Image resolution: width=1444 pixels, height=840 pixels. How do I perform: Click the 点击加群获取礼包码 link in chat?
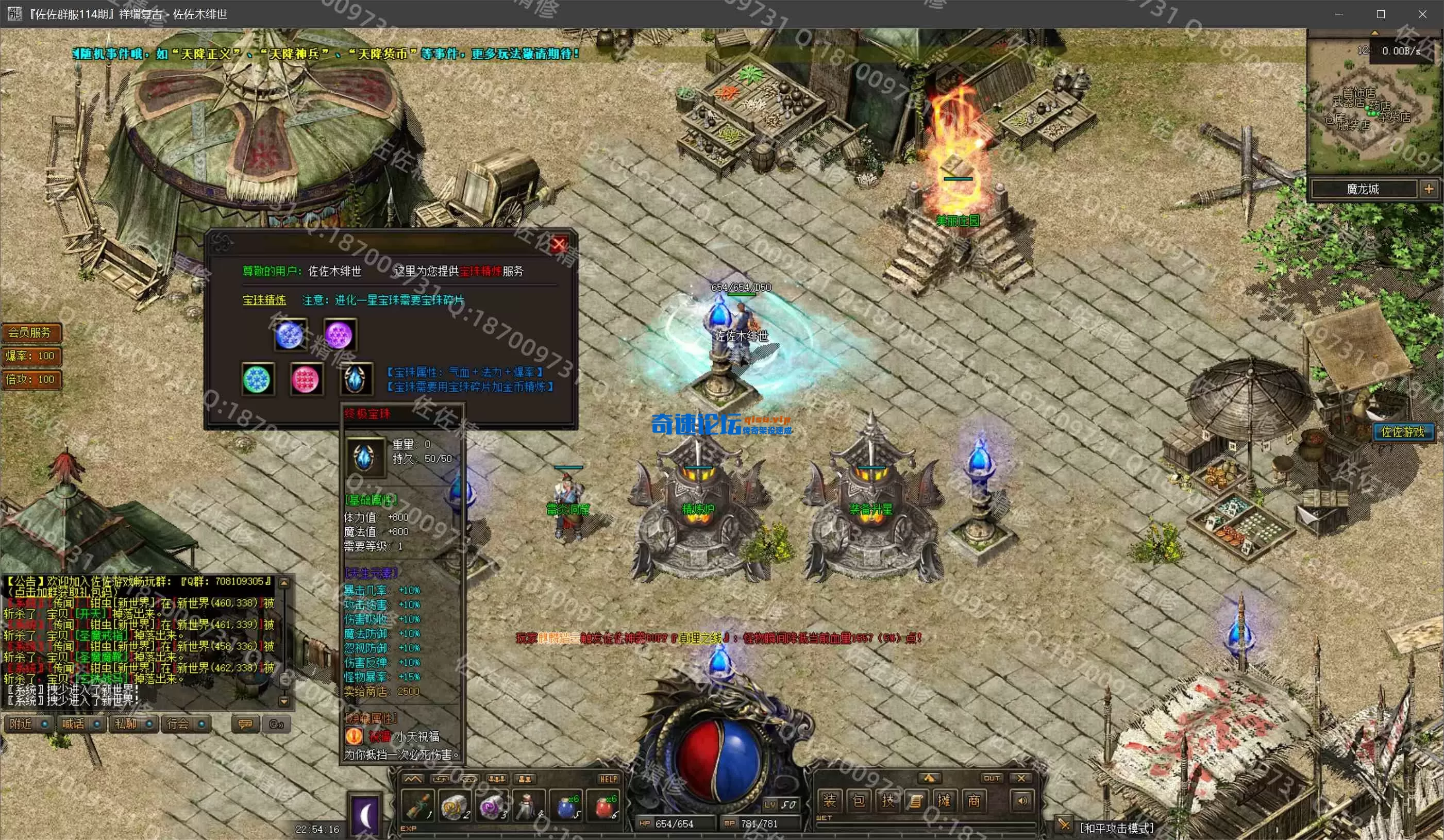(63, 592)
